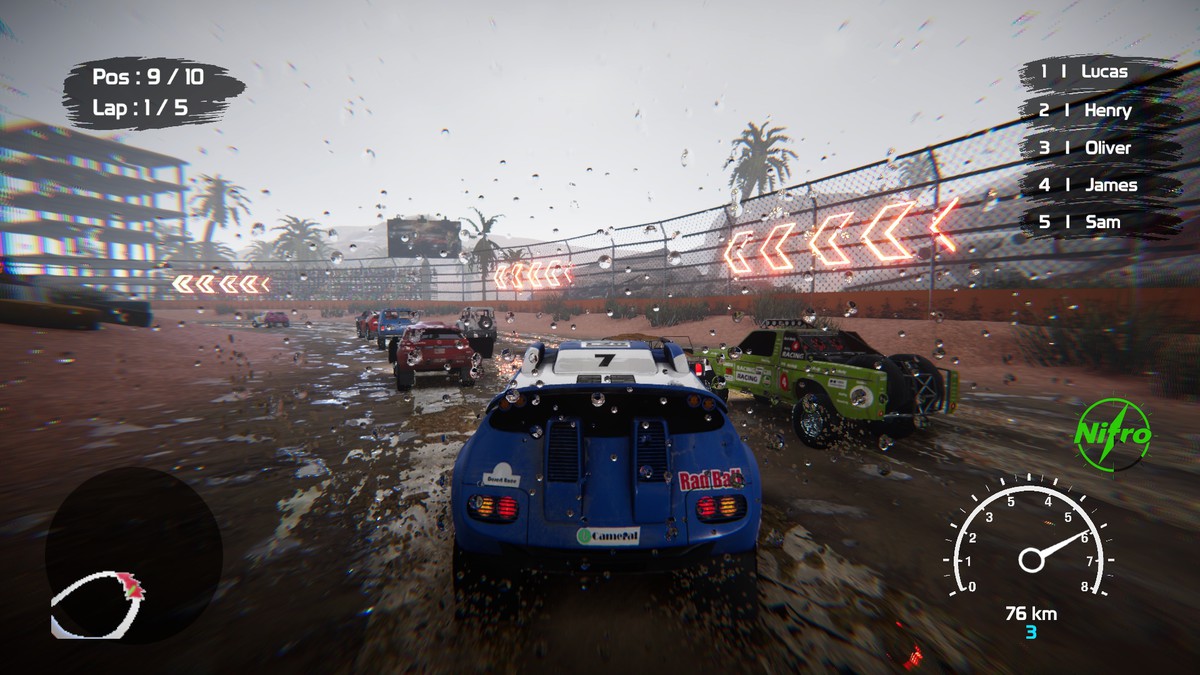Choose Oliver in the standings list

click(1095, 148)
